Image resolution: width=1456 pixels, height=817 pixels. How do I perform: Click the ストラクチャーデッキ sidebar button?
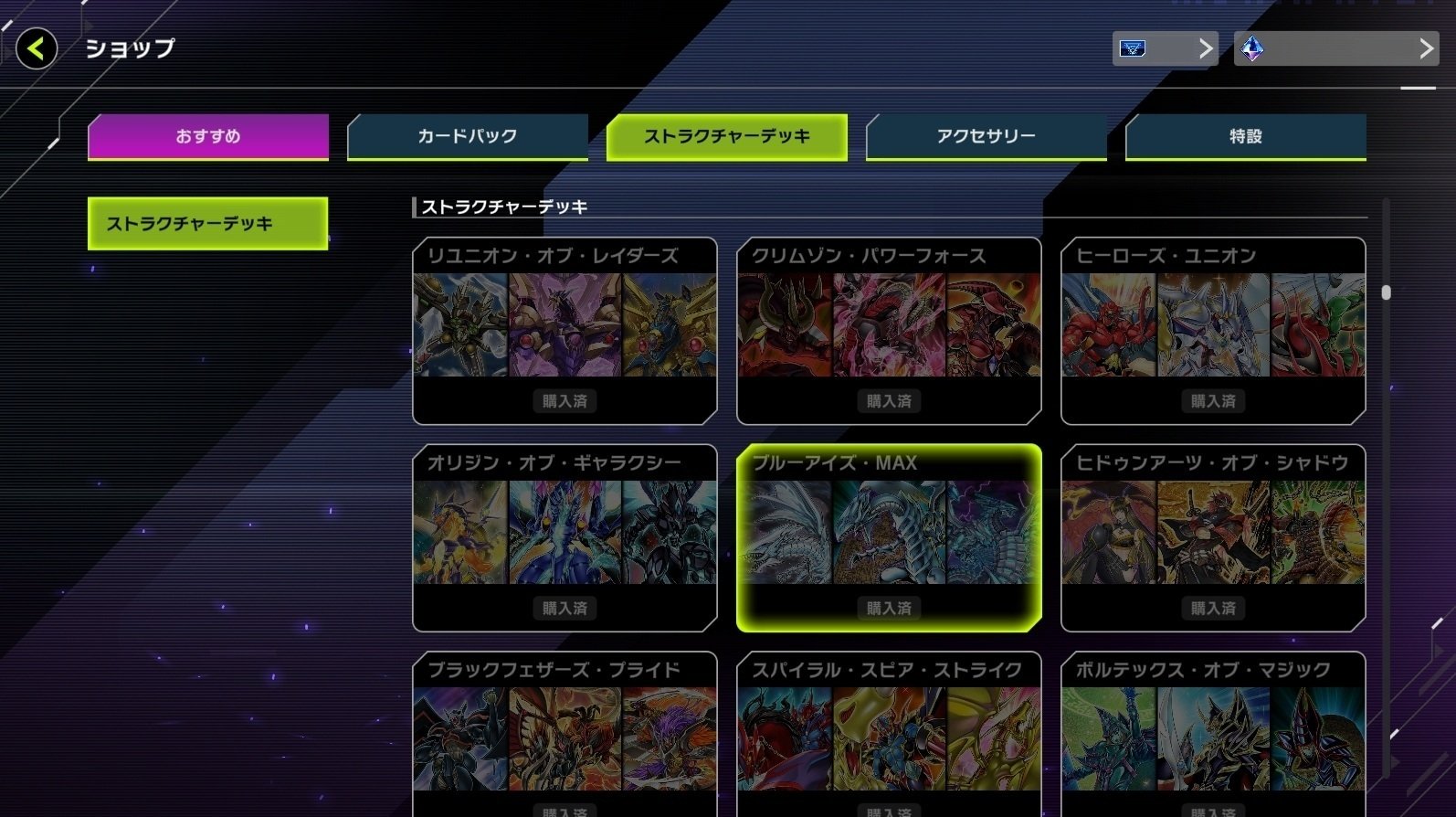coord(206,221)
